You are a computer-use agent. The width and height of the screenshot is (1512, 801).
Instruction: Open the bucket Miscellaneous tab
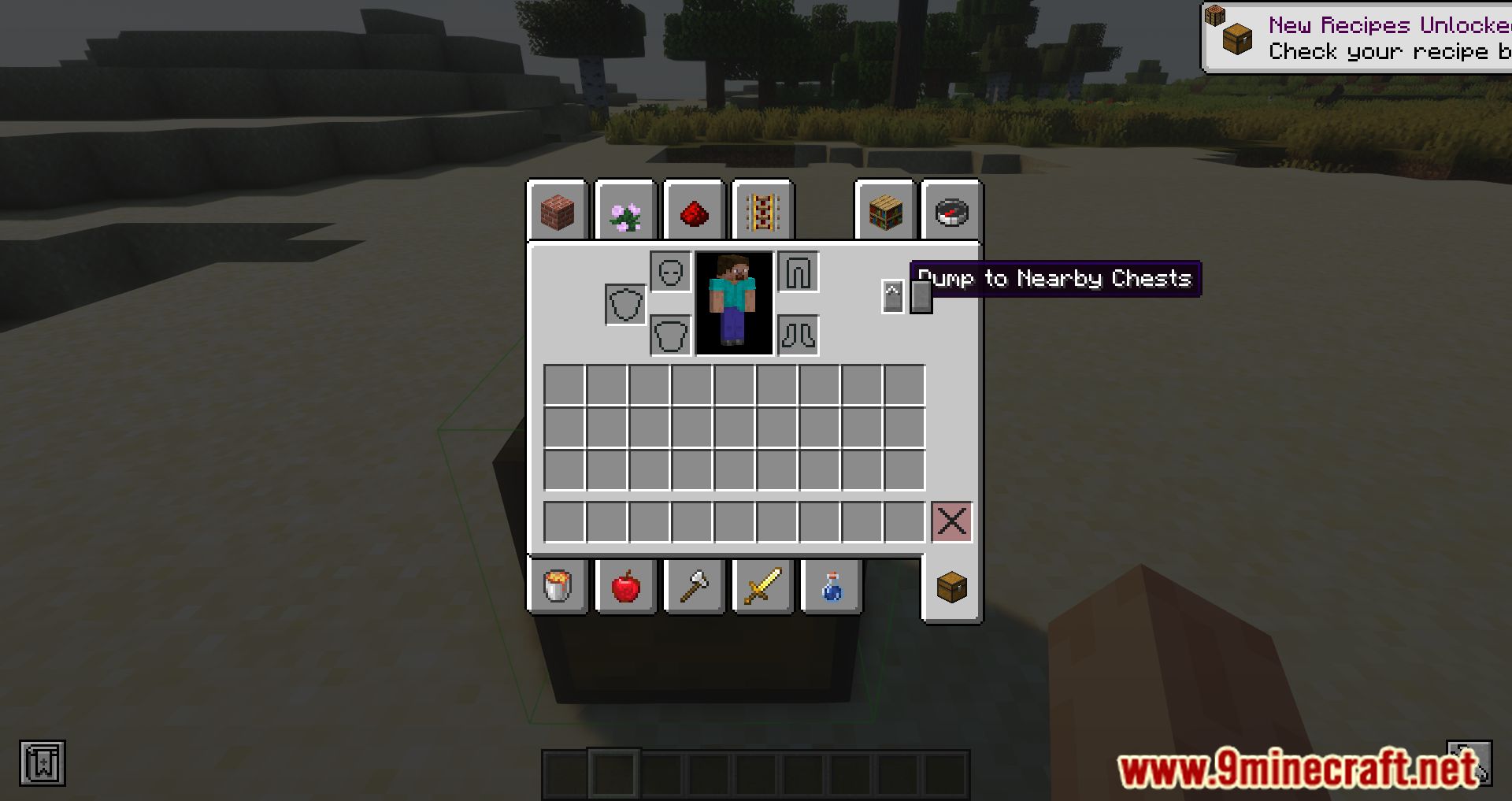click(558, 586)
